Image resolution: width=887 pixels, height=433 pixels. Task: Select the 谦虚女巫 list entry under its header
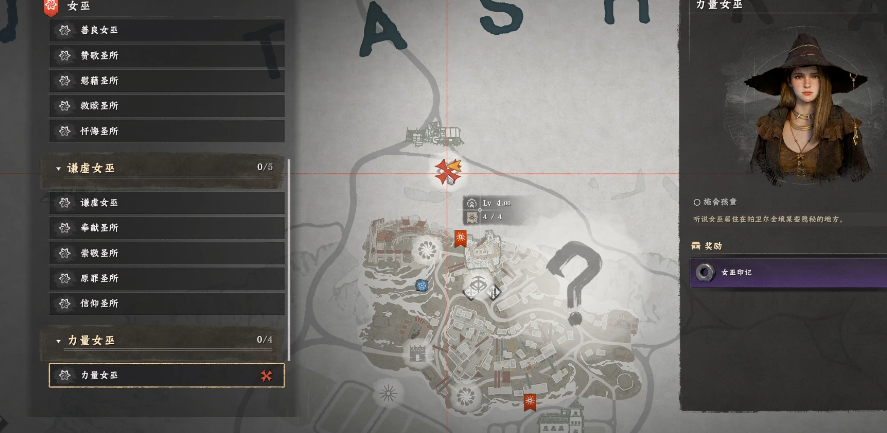pos(166,203)
